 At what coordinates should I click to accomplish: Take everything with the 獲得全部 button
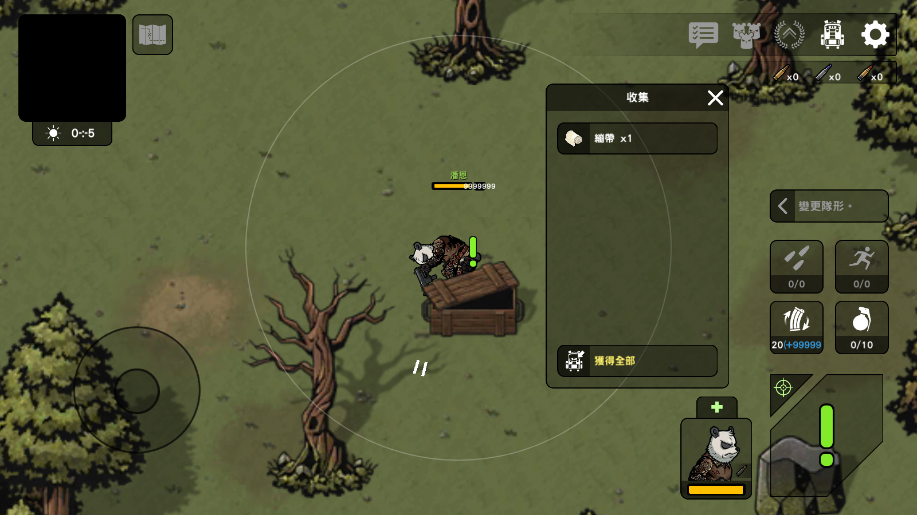637,360
